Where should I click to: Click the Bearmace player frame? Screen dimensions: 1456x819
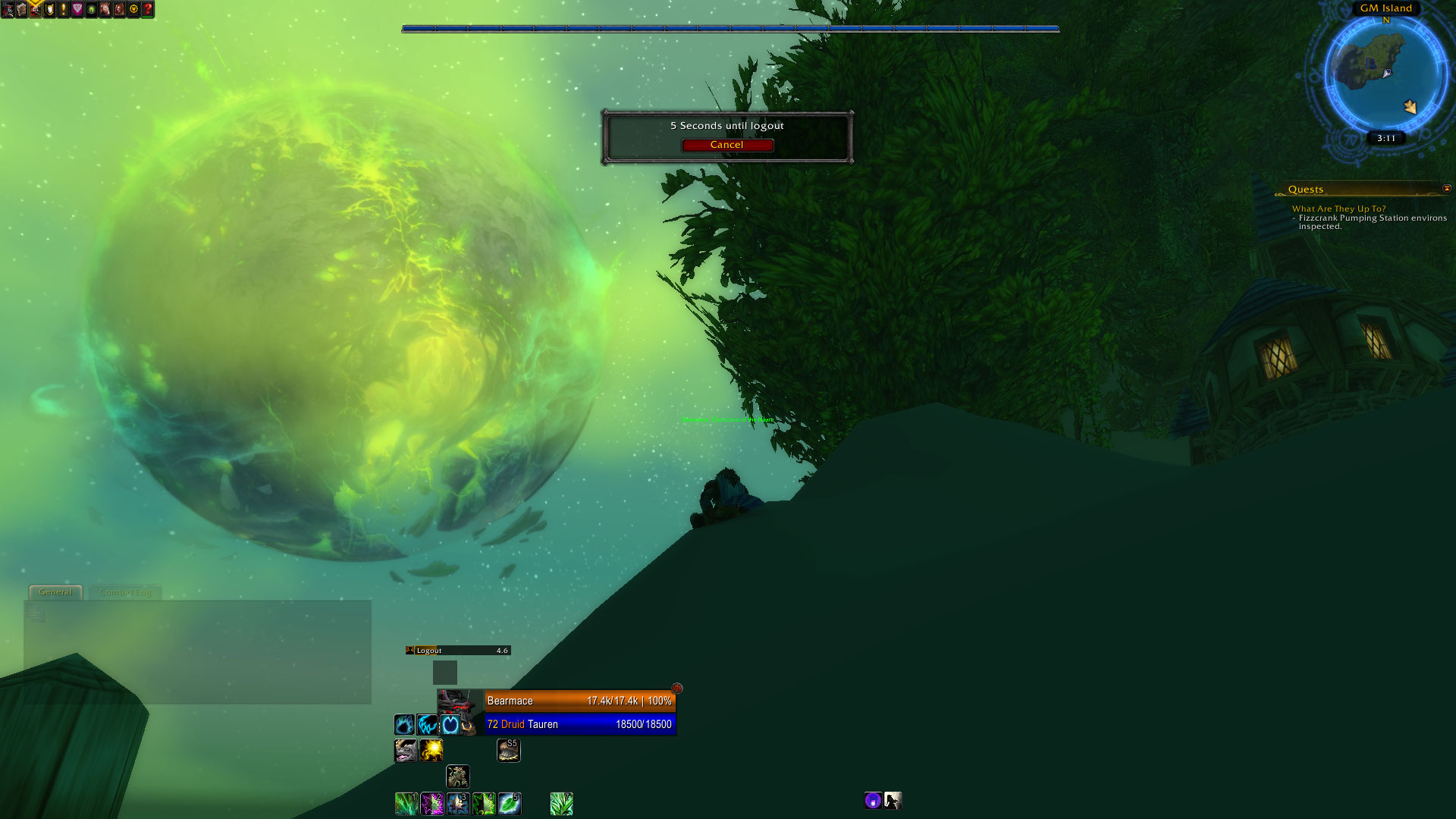[579, 701]
